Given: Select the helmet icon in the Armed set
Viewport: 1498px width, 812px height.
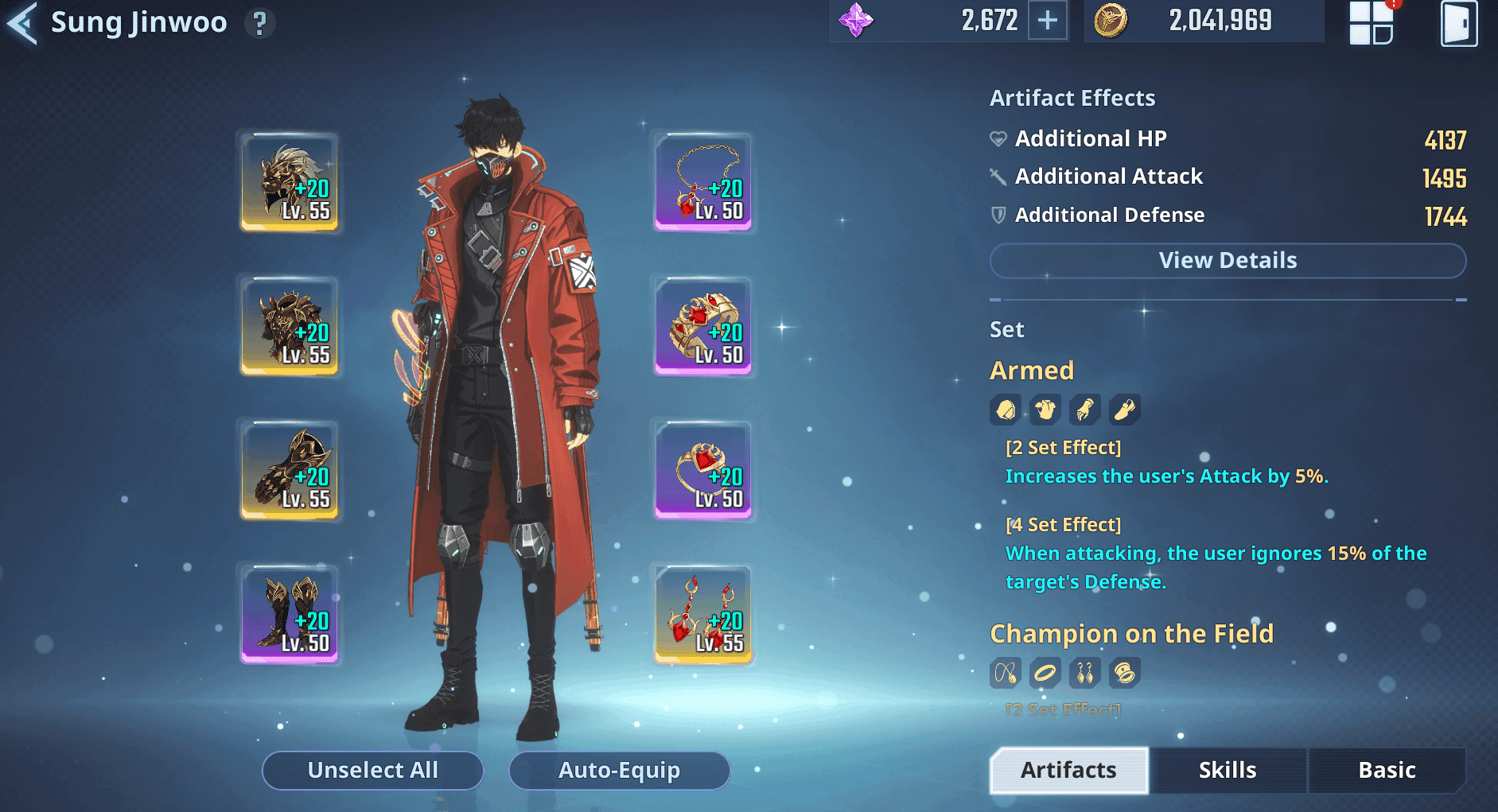Looking at the screenshot, I should (1005, 409).
